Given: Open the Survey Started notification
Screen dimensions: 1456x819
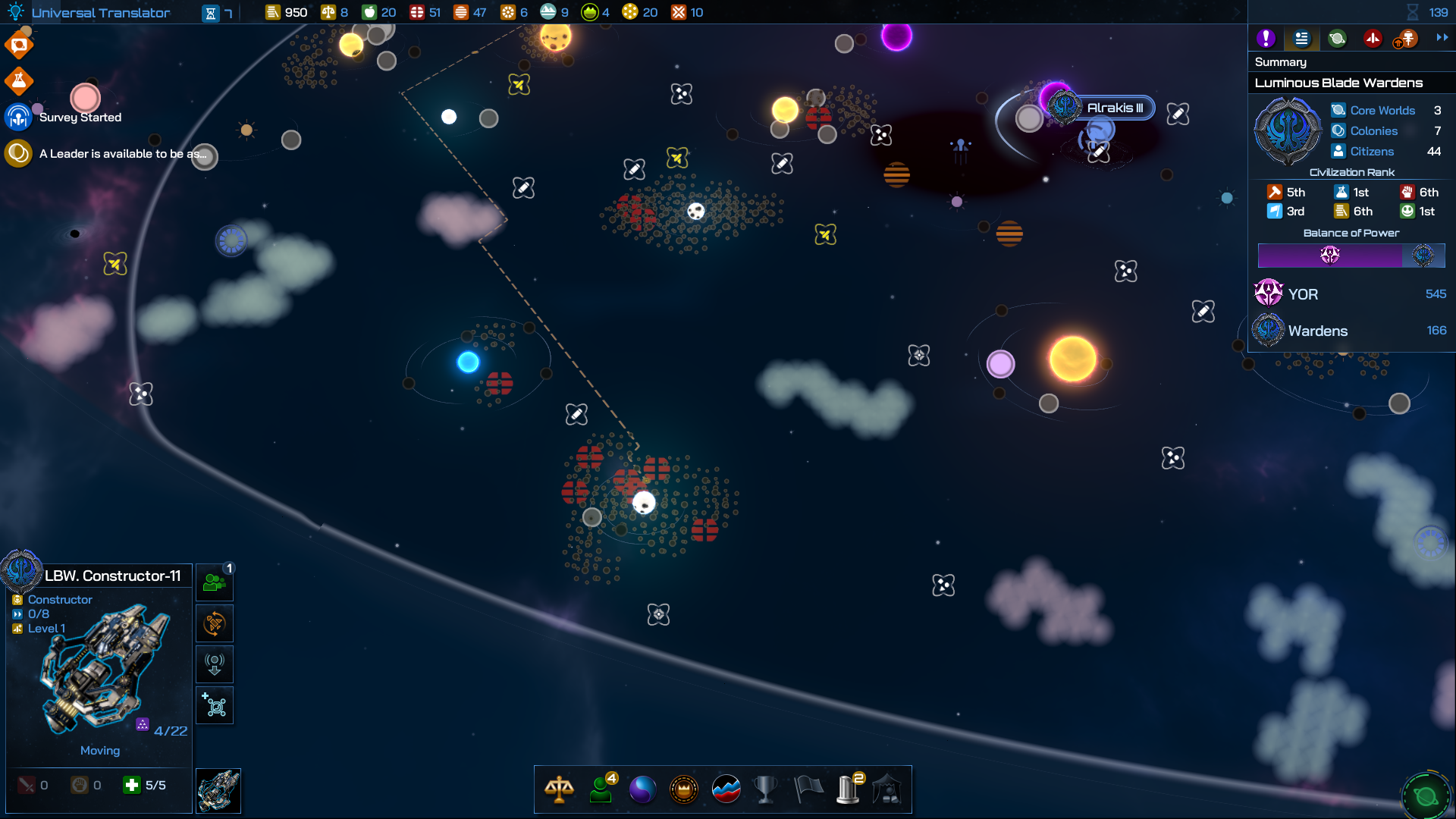Looking at the screenshot, I should pyautogui.click(x=80, y=118).
